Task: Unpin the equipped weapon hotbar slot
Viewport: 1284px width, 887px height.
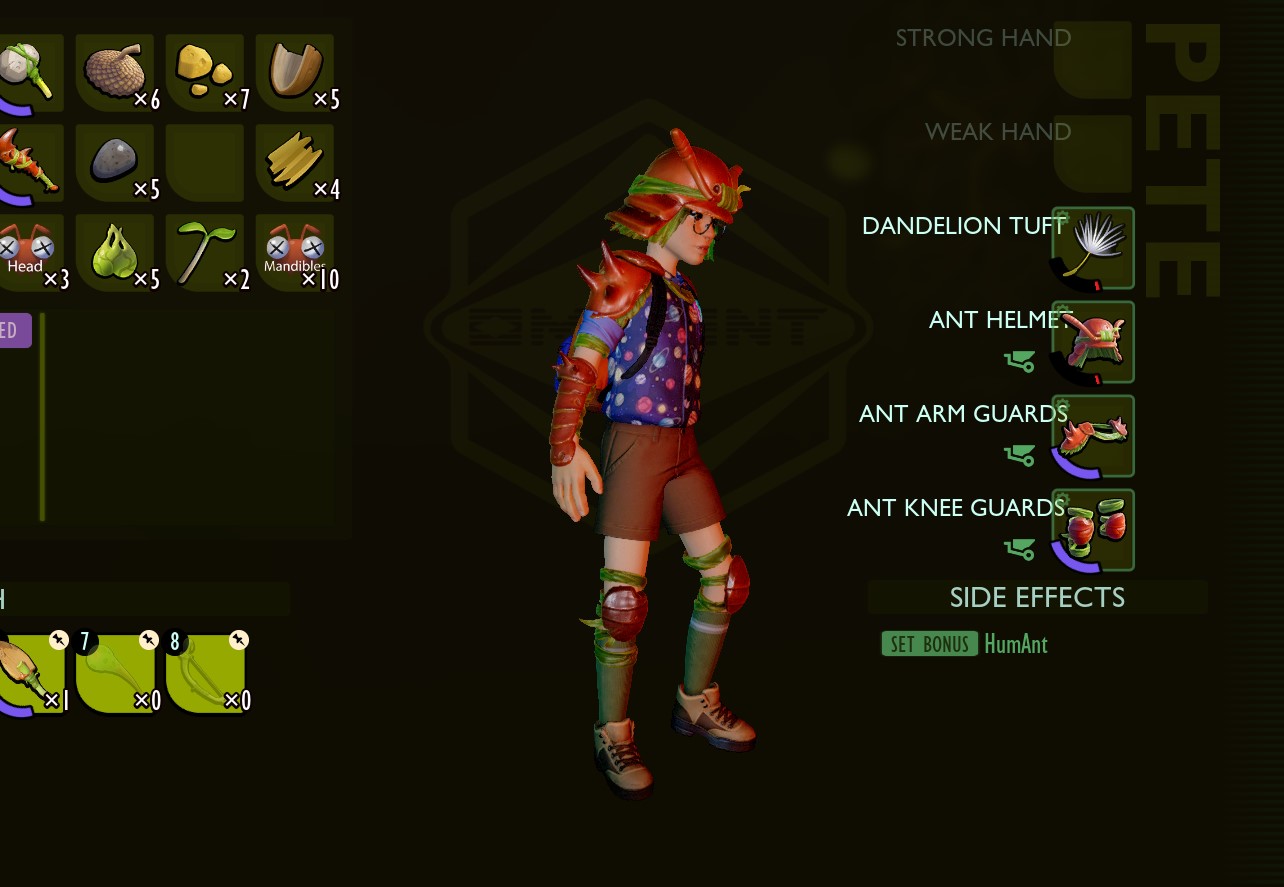Action: coord(57,640)
